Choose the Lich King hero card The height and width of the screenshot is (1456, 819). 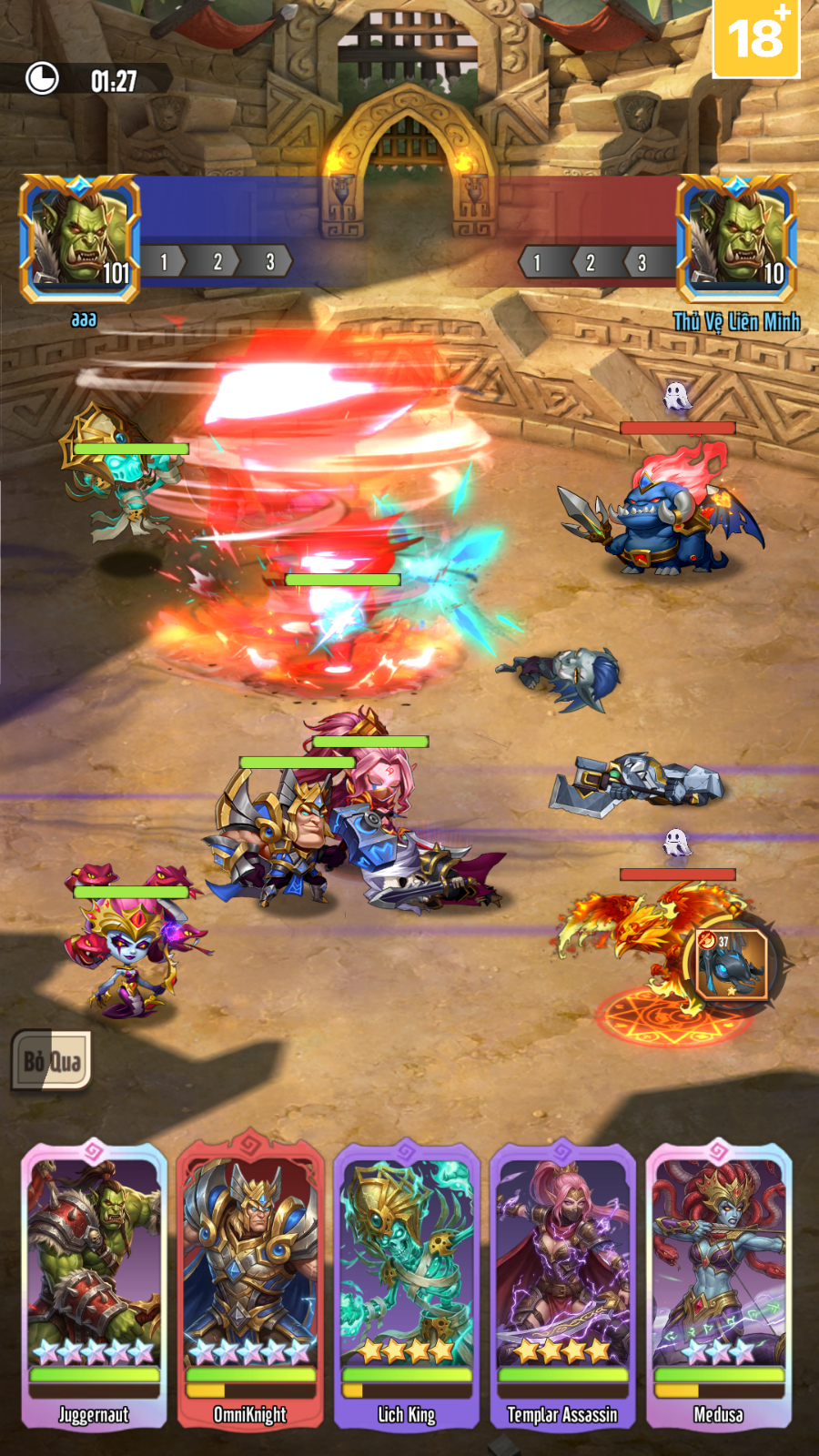coord(407,1283)
